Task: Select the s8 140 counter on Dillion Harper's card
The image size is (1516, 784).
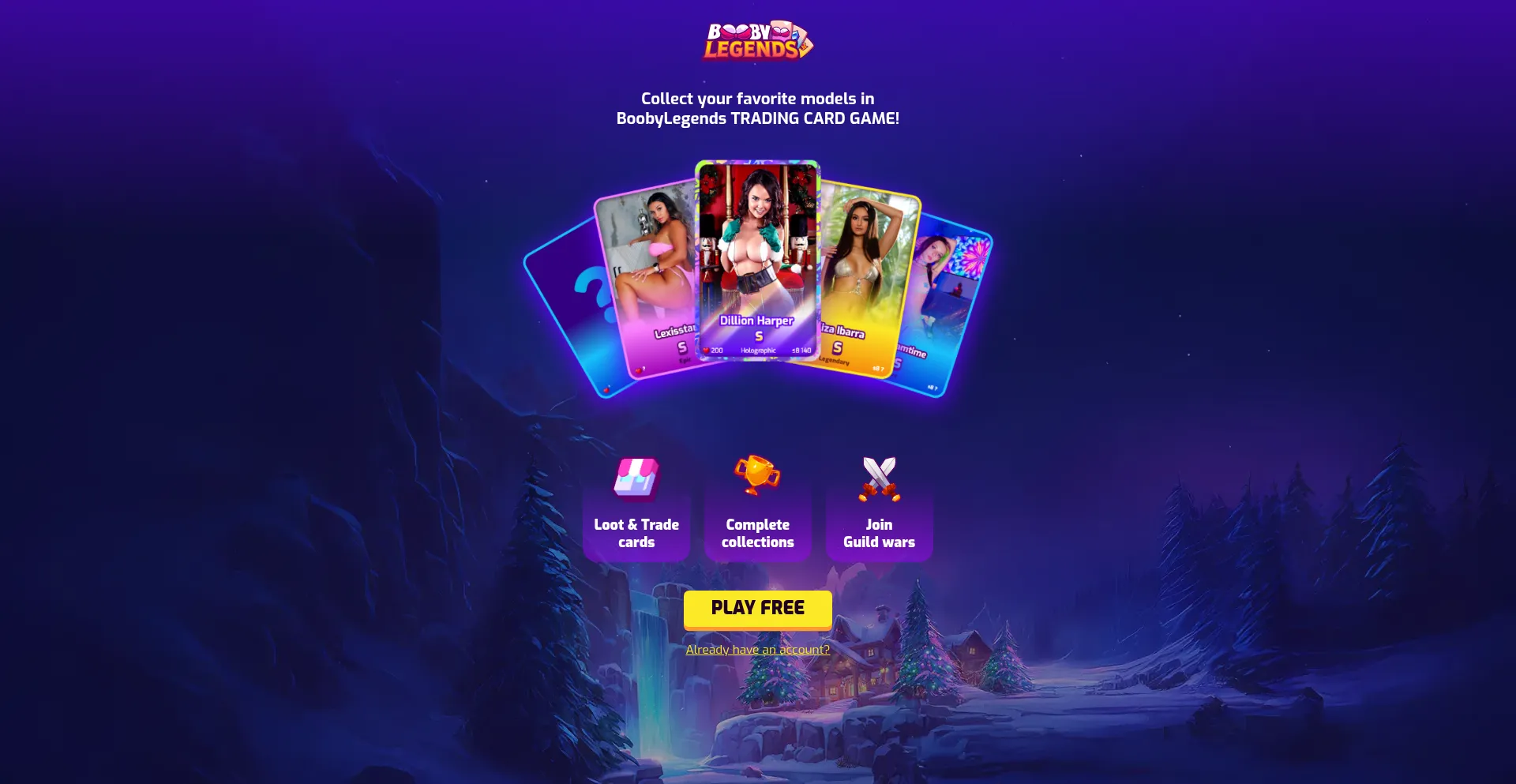Action: (x=801, y=349)
